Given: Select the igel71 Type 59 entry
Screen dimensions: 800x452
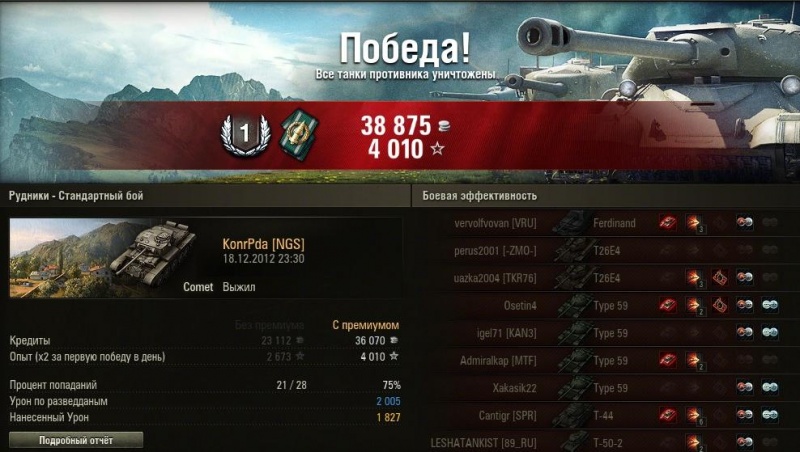Looking at the screenshot, I should pos(600,332).
